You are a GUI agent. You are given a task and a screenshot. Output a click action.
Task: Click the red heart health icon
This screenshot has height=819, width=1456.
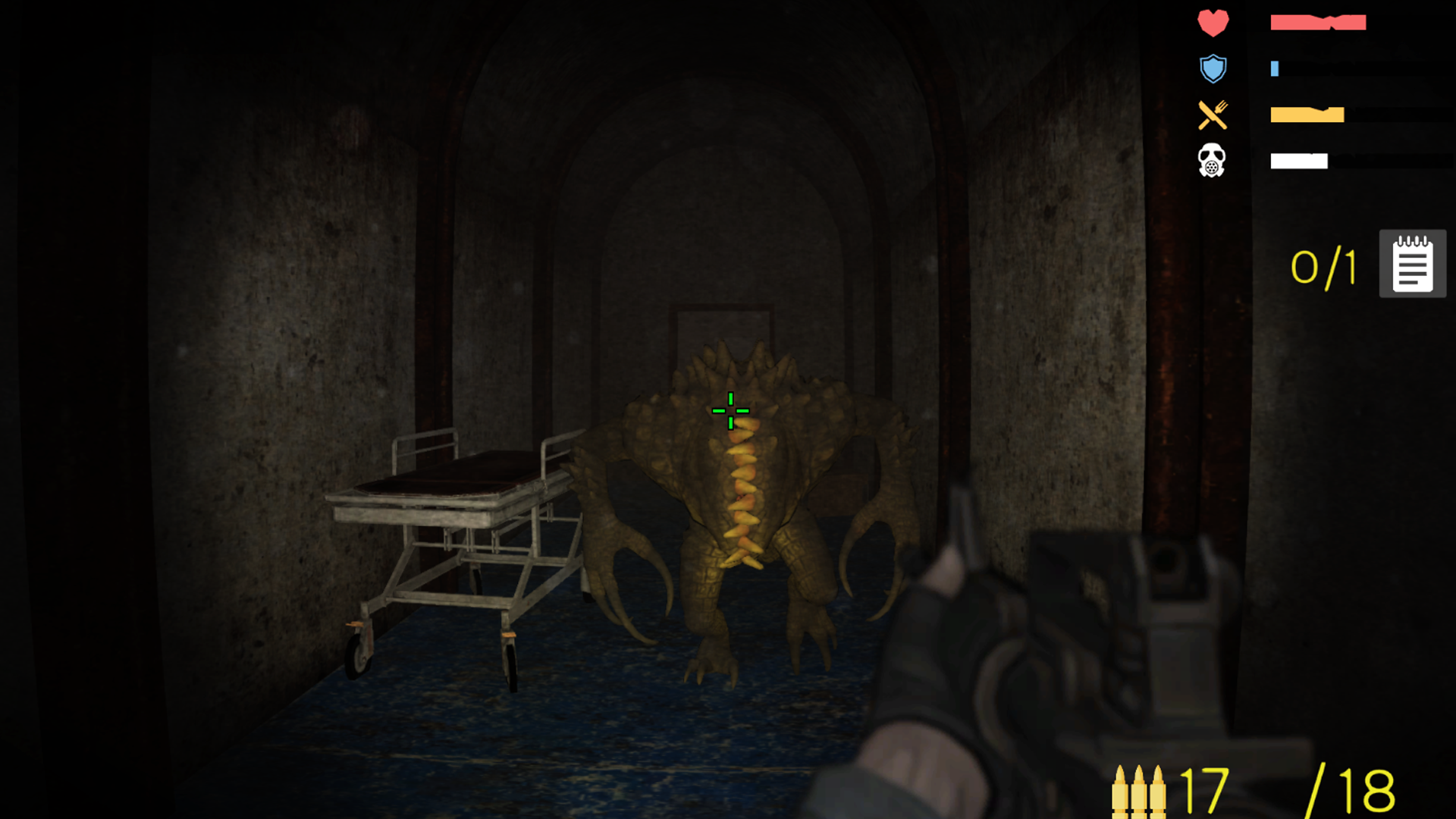[1214, 22]
